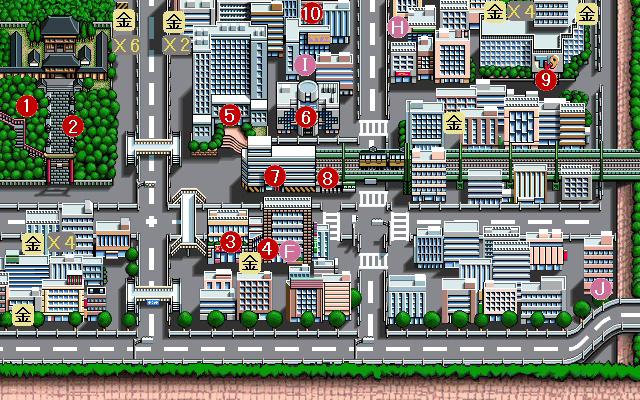
Task: Select the pink H marker
Action: [x=399, y=27]
